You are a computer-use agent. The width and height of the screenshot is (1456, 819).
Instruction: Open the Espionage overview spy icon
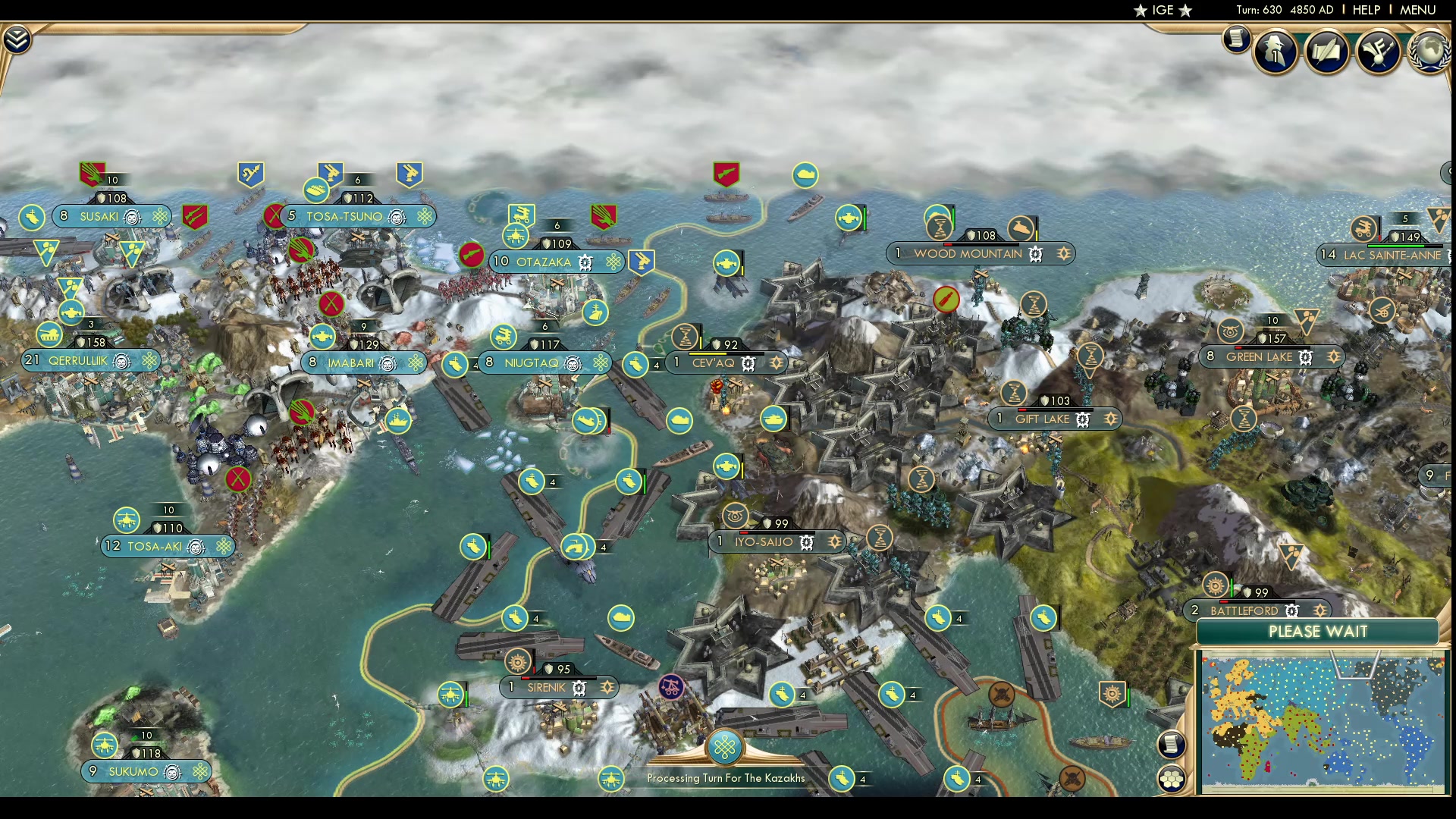point(1275,52)
